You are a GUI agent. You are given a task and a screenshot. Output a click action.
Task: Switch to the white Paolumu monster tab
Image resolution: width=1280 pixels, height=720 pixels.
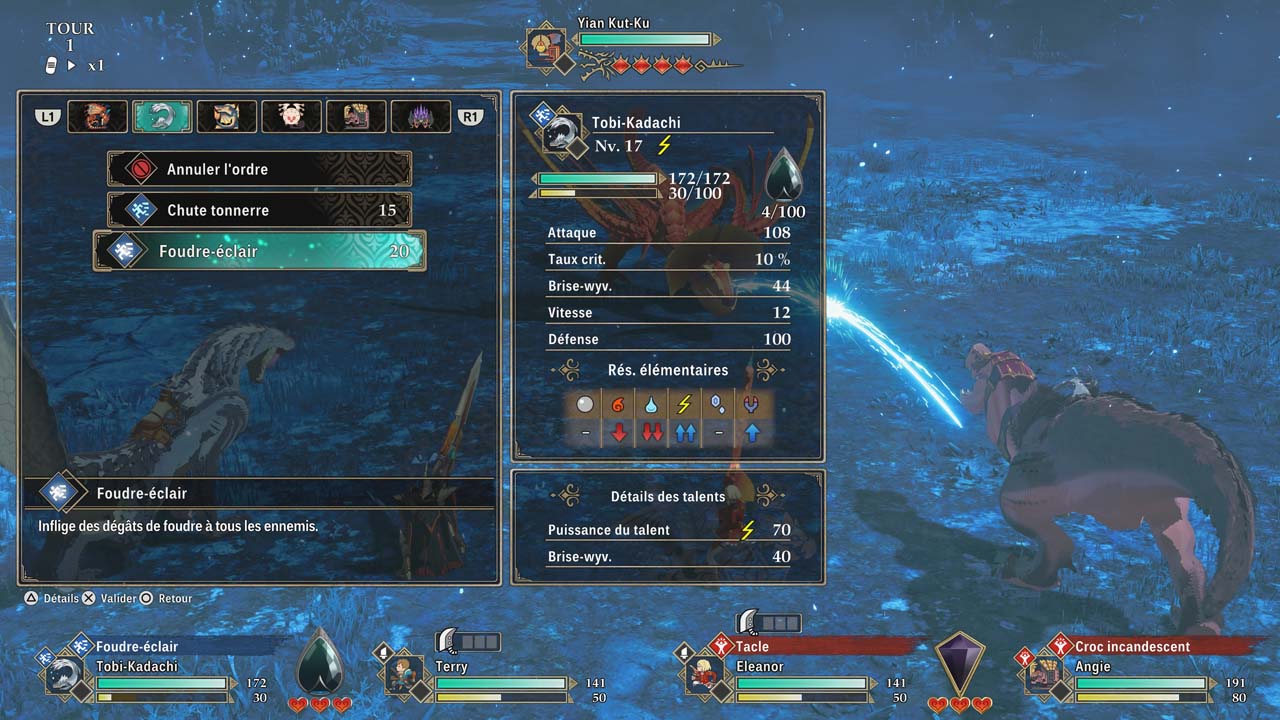291,117
